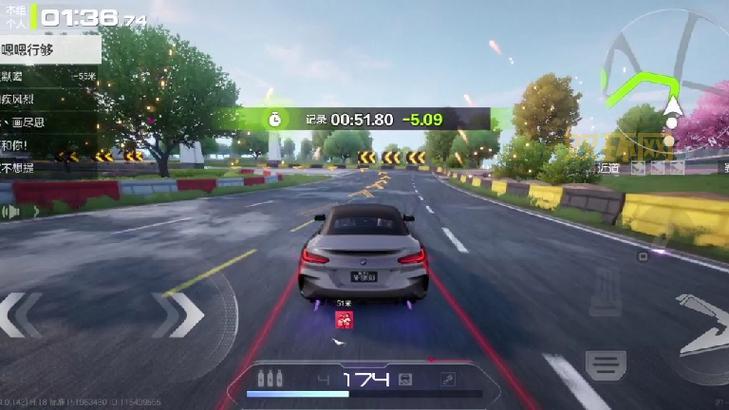Steer right with the right arrow control
This screenshot has width=729, height=410.
click(180, 315)
